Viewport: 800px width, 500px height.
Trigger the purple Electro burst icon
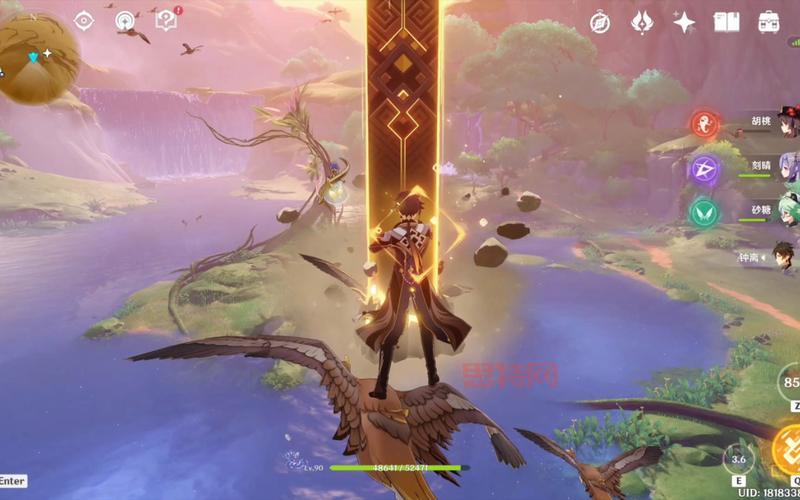[704, 168]
